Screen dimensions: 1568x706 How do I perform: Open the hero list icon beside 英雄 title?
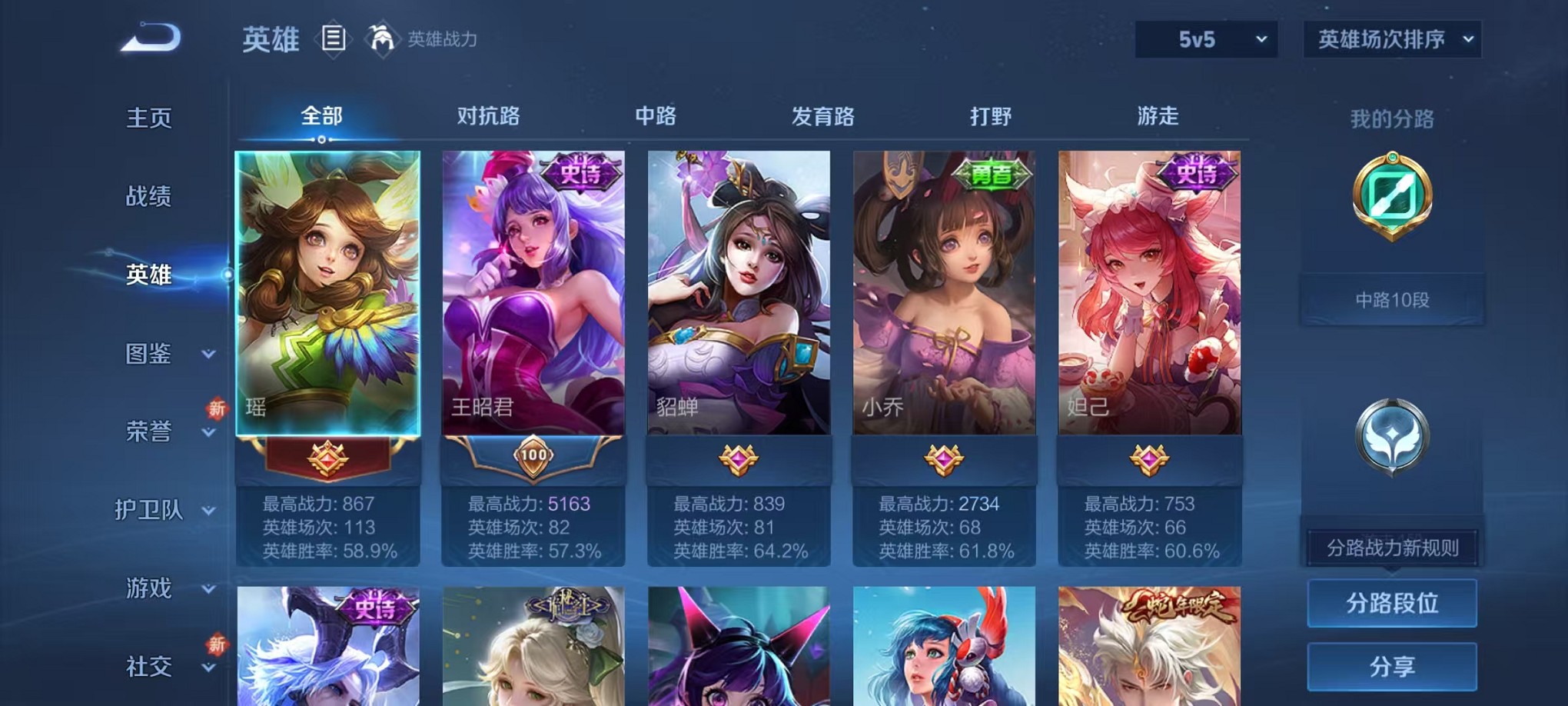[334, 38]
